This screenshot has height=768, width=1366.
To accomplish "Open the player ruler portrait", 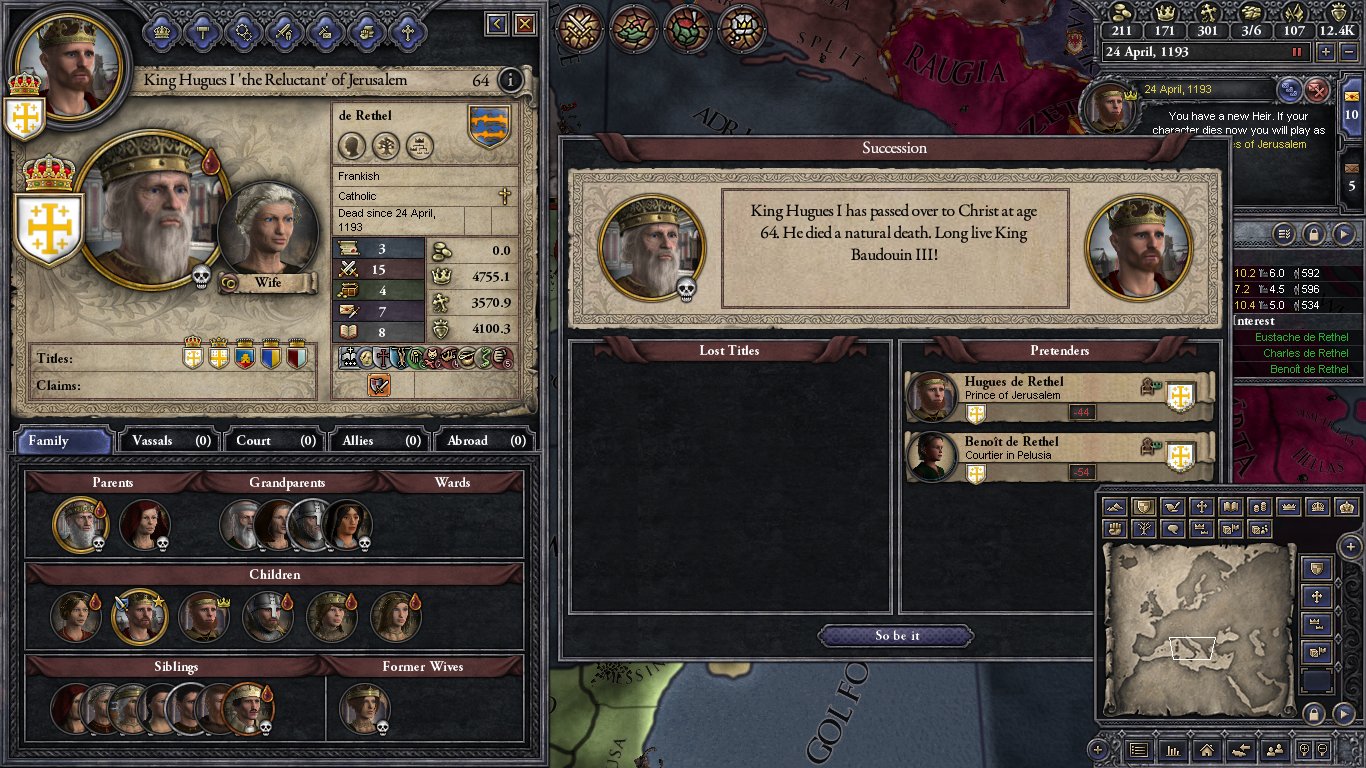I will 68,60.
